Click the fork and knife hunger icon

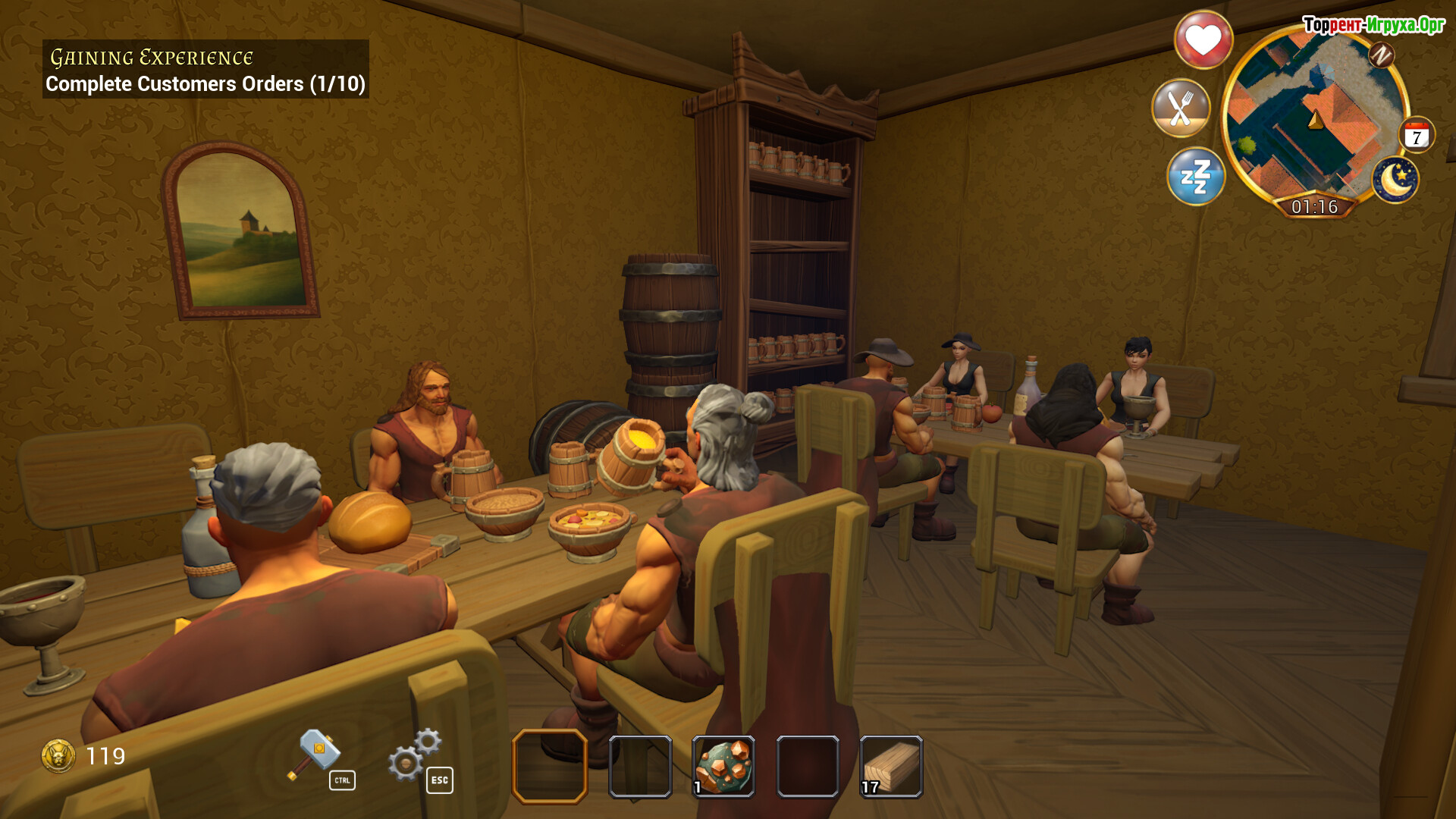pos(1180,108)
